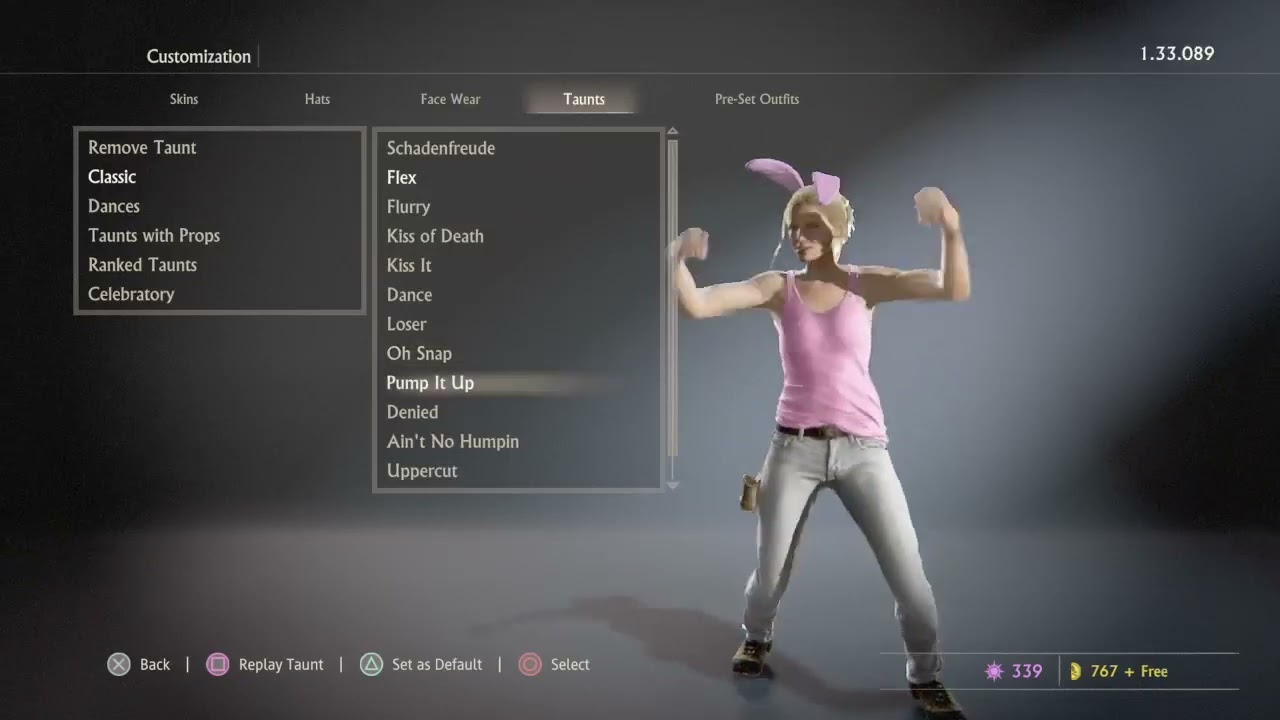Select the Loser taunt

[x=406, y=324]
